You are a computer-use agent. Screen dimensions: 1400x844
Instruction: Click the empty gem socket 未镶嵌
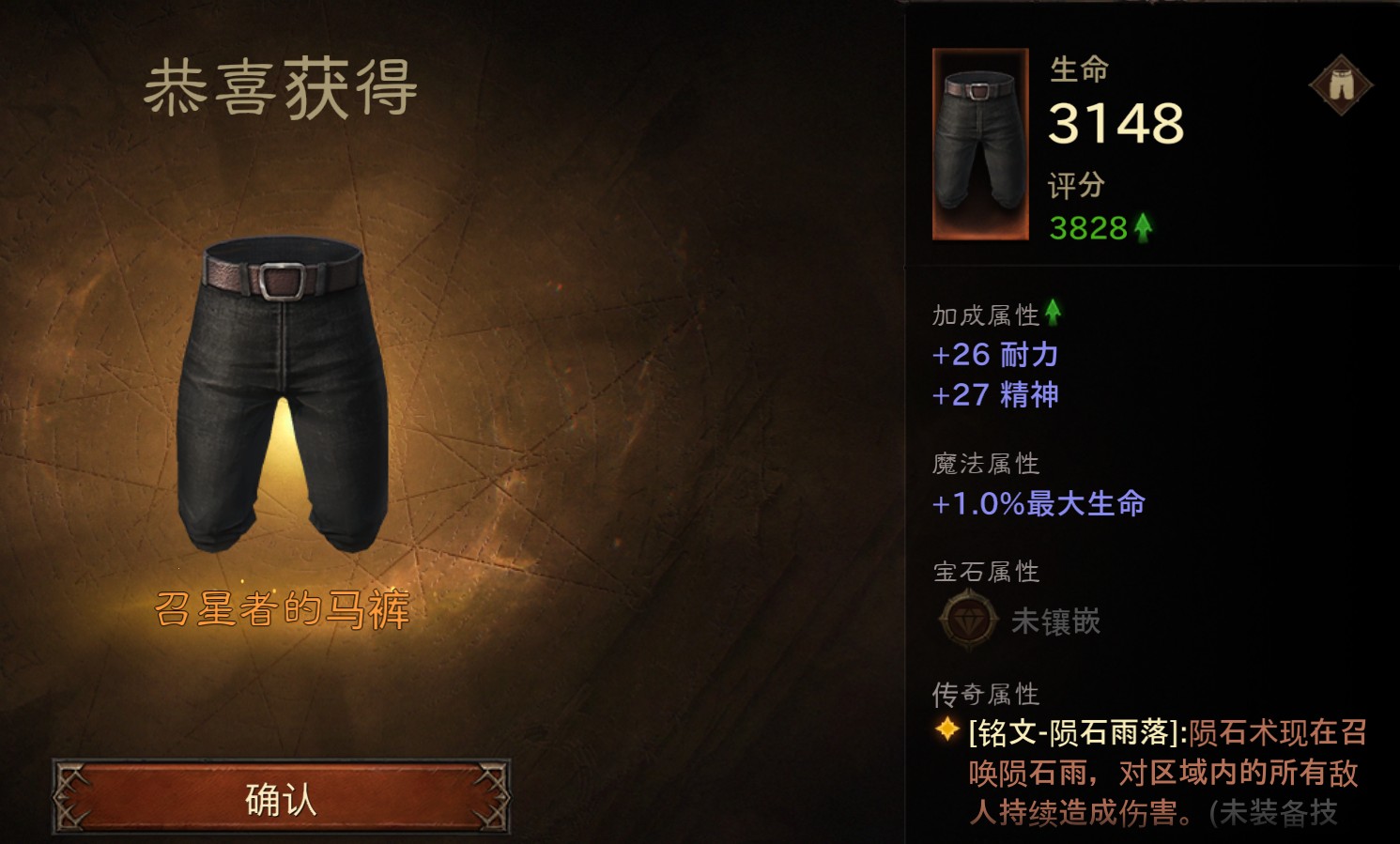coord(969,620)
